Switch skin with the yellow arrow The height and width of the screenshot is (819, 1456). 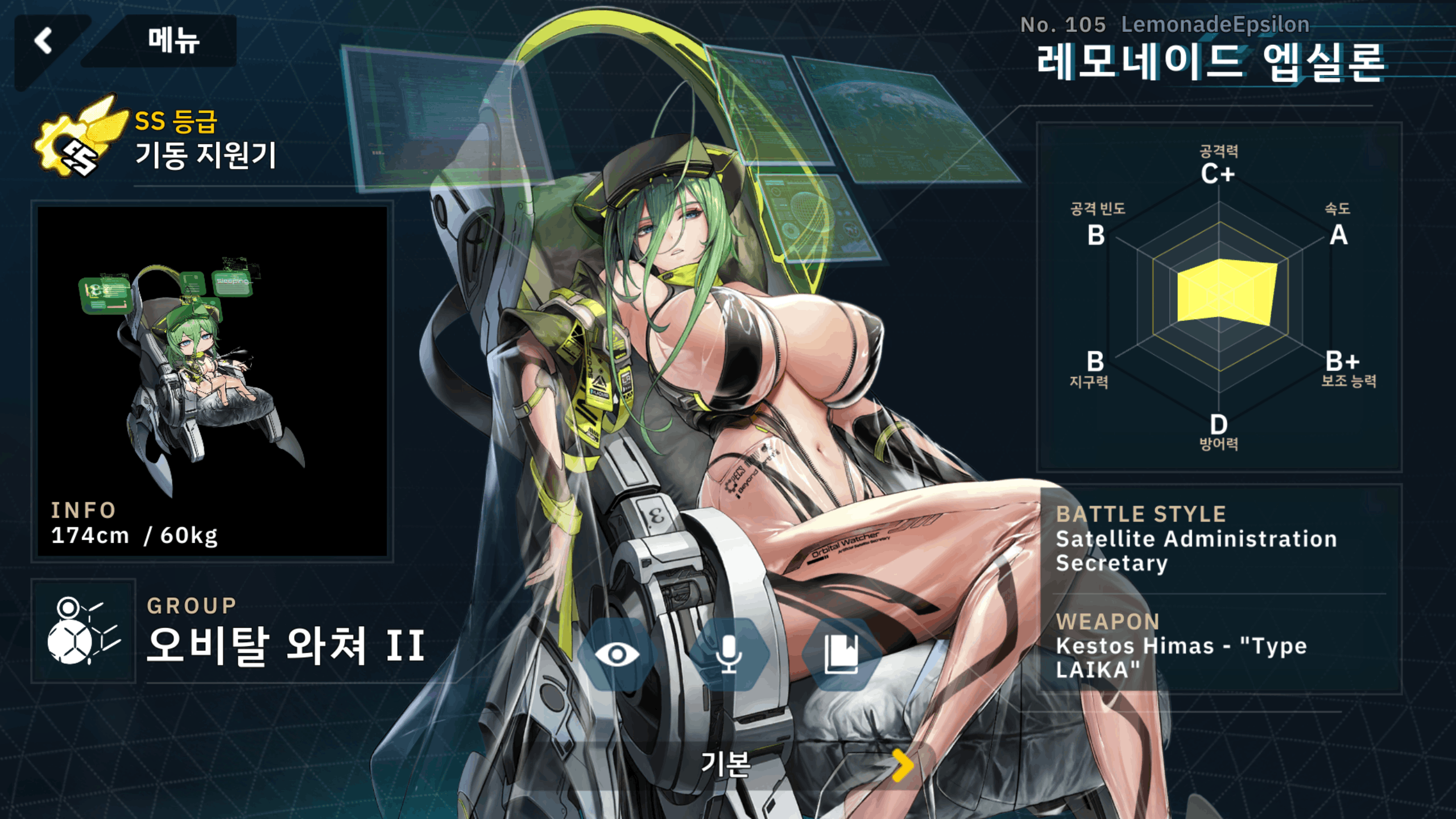[x=902, y=765]
